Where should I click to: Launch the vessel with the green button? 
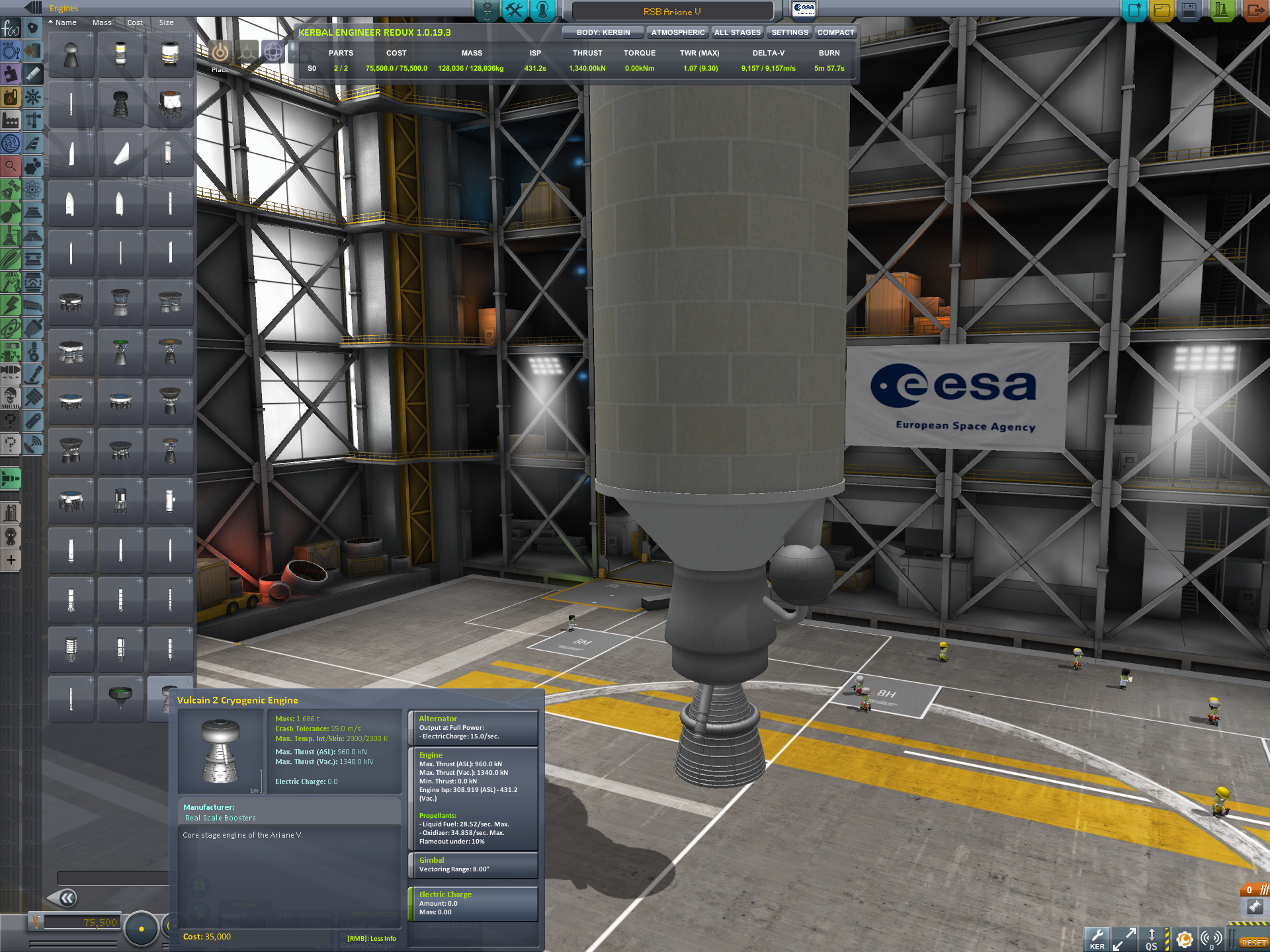1220,11
